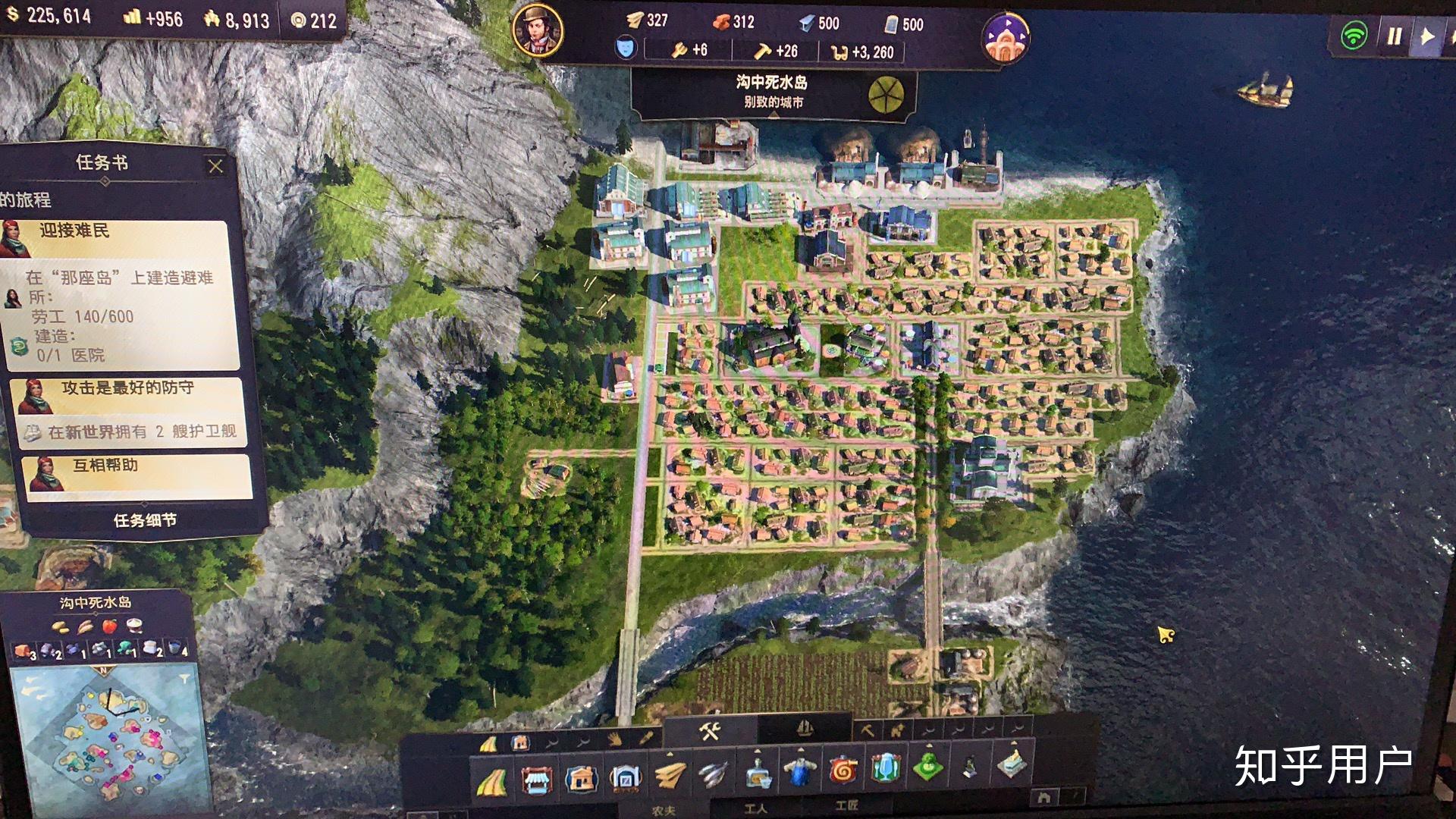Set game speed to normal play
The image size is (1456, 819).
(x=1426, y=36)
